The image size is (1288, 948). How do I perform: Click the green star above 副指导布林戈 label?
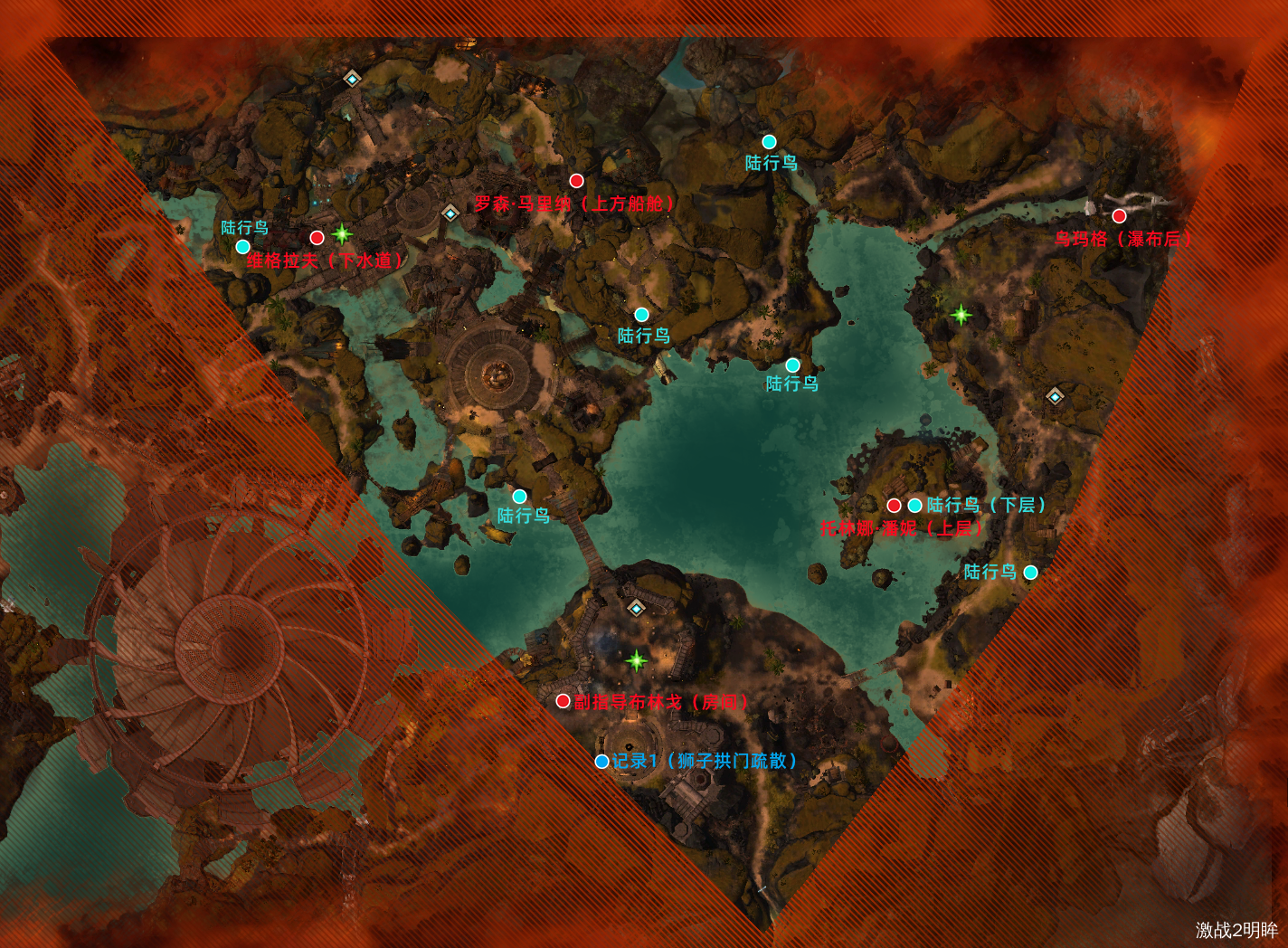click(637, 660)
